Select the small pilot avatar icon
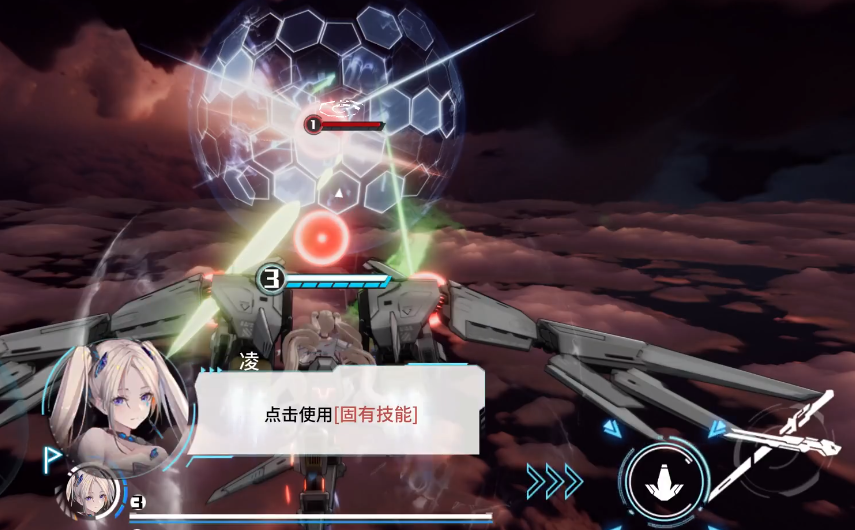 [x=90, y=490]
